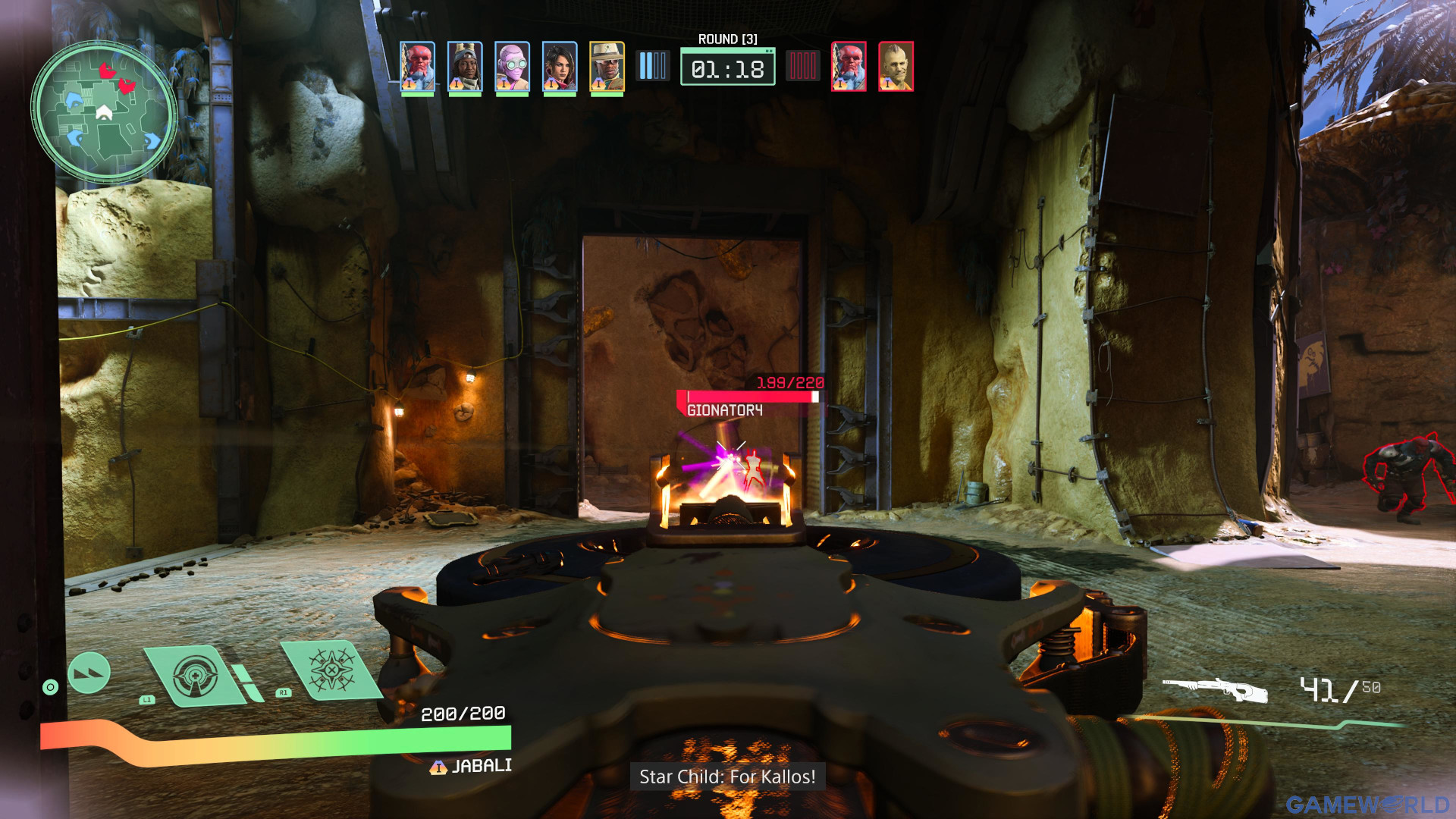Pick the teammate portrait with tan hat
Image resolution: width=1456 pixels, height=819 pixels.
607,67
